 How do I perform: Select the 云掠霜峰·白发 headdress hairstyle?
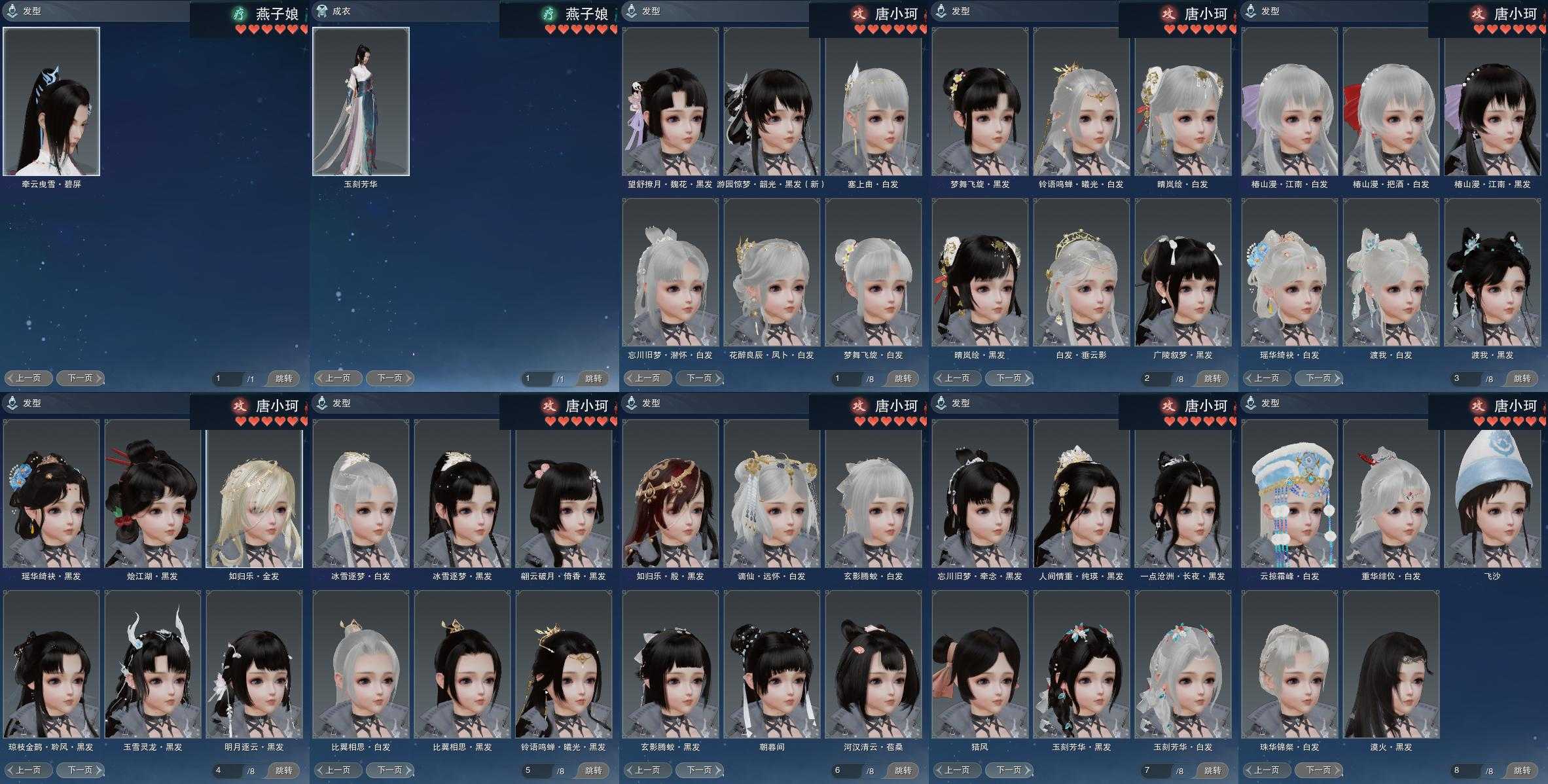pos(1289,493)
